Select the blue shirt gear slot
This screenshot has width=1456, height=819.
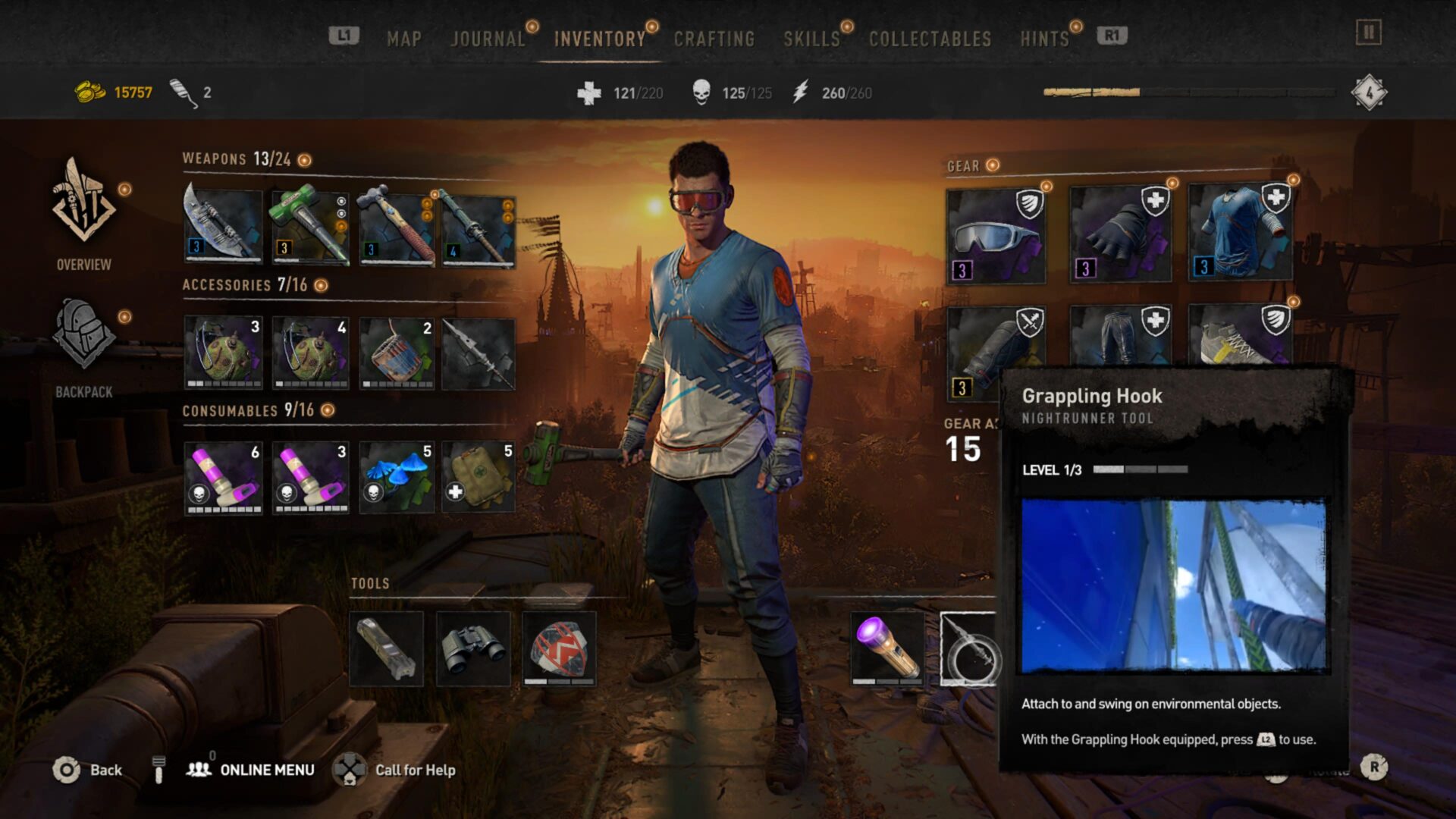(1240, 232)
